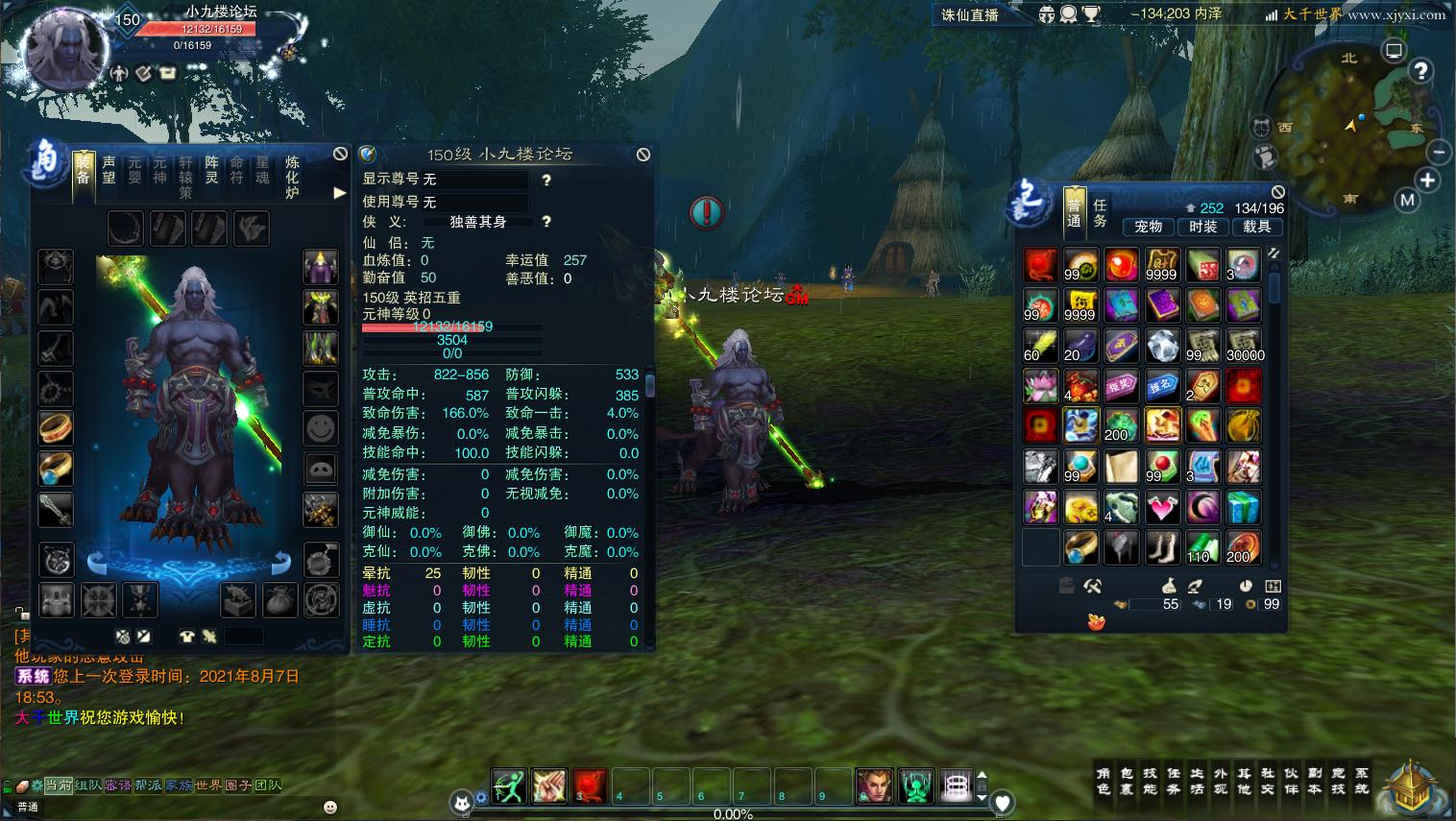Activate the red skill in hotbar slot 3

pyautogui.click(x=589, y=786)
